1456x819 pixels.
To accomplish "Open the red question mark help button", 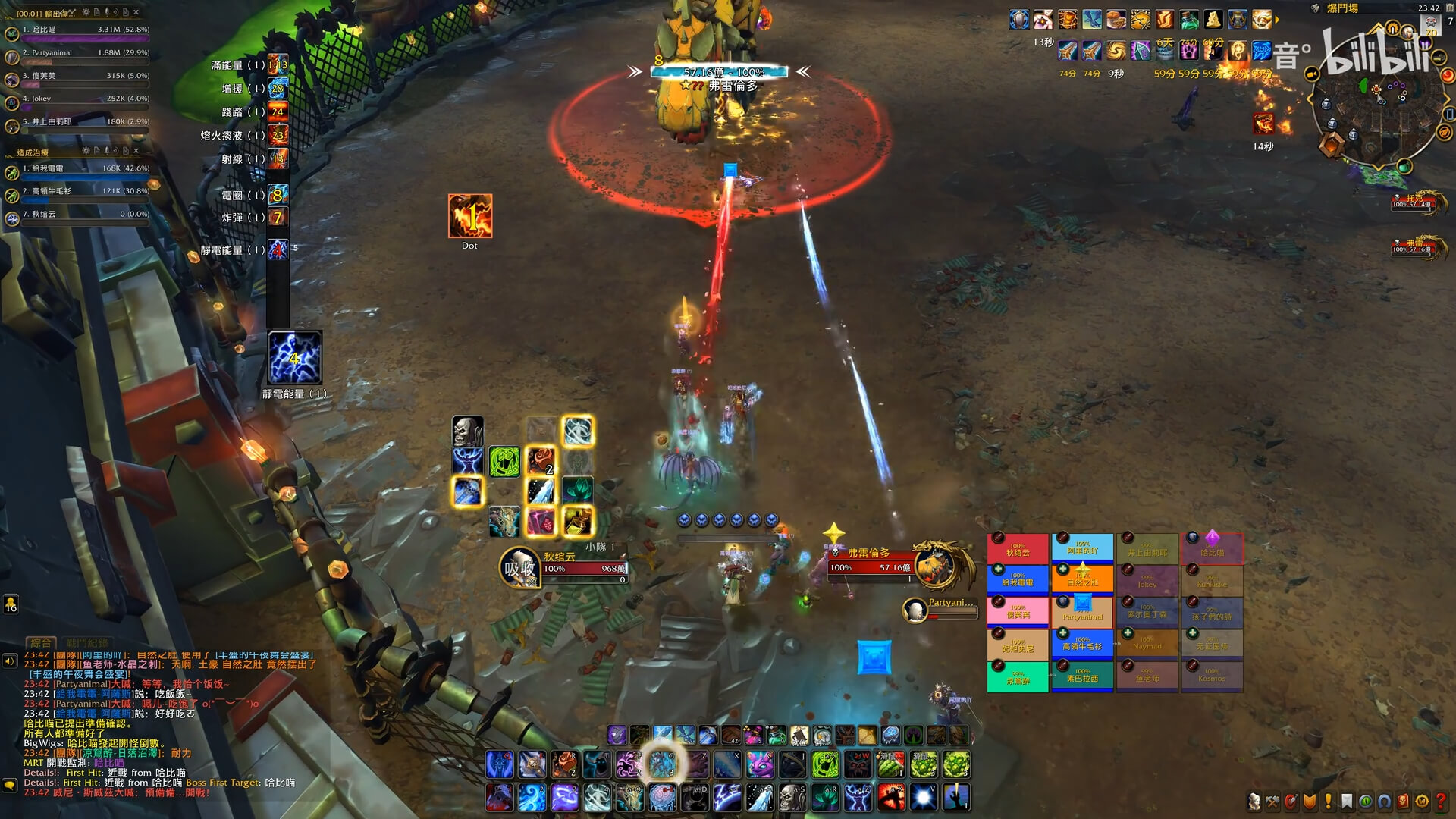I will tap(1441, 801).
